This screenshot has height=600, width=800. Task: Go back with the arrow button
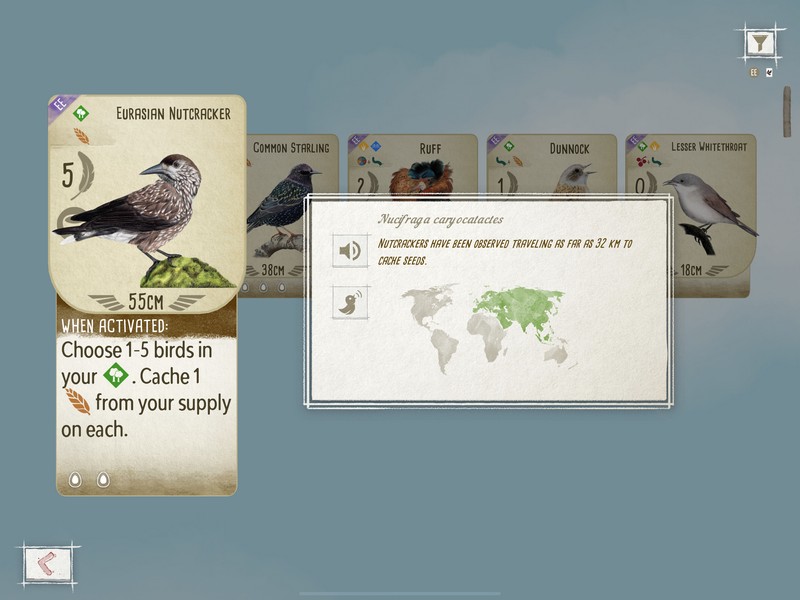pos(46,563)
